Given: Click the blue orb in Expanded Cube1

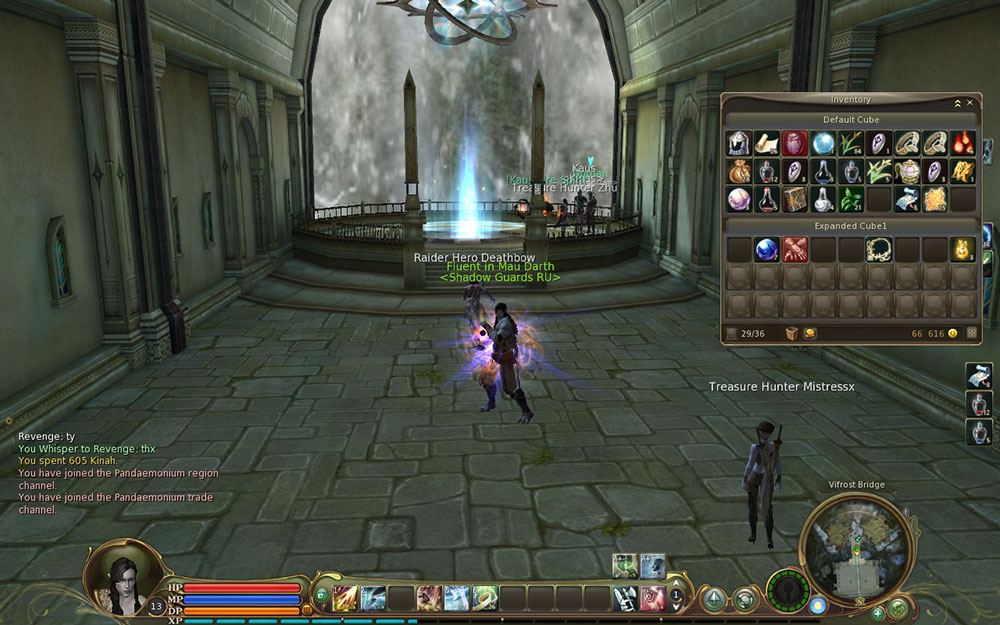Looking at the screenshot, I should (x=767, y=249).
